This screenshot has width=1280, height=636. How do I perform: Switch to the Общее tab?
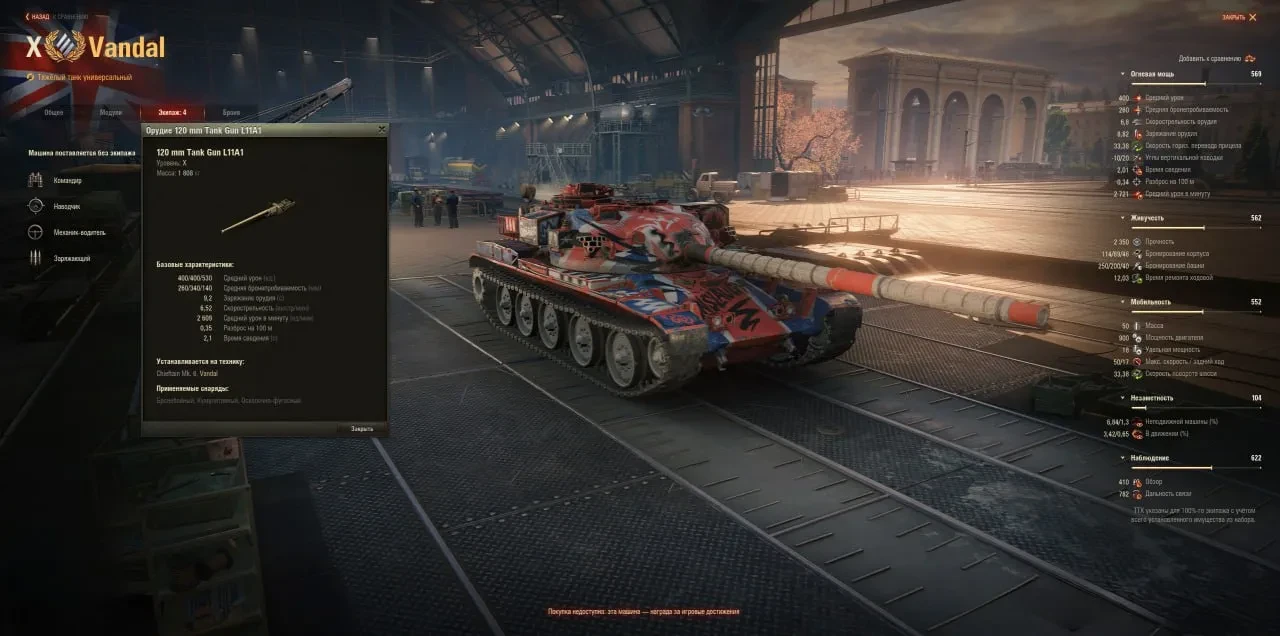(x=52, y=112)
